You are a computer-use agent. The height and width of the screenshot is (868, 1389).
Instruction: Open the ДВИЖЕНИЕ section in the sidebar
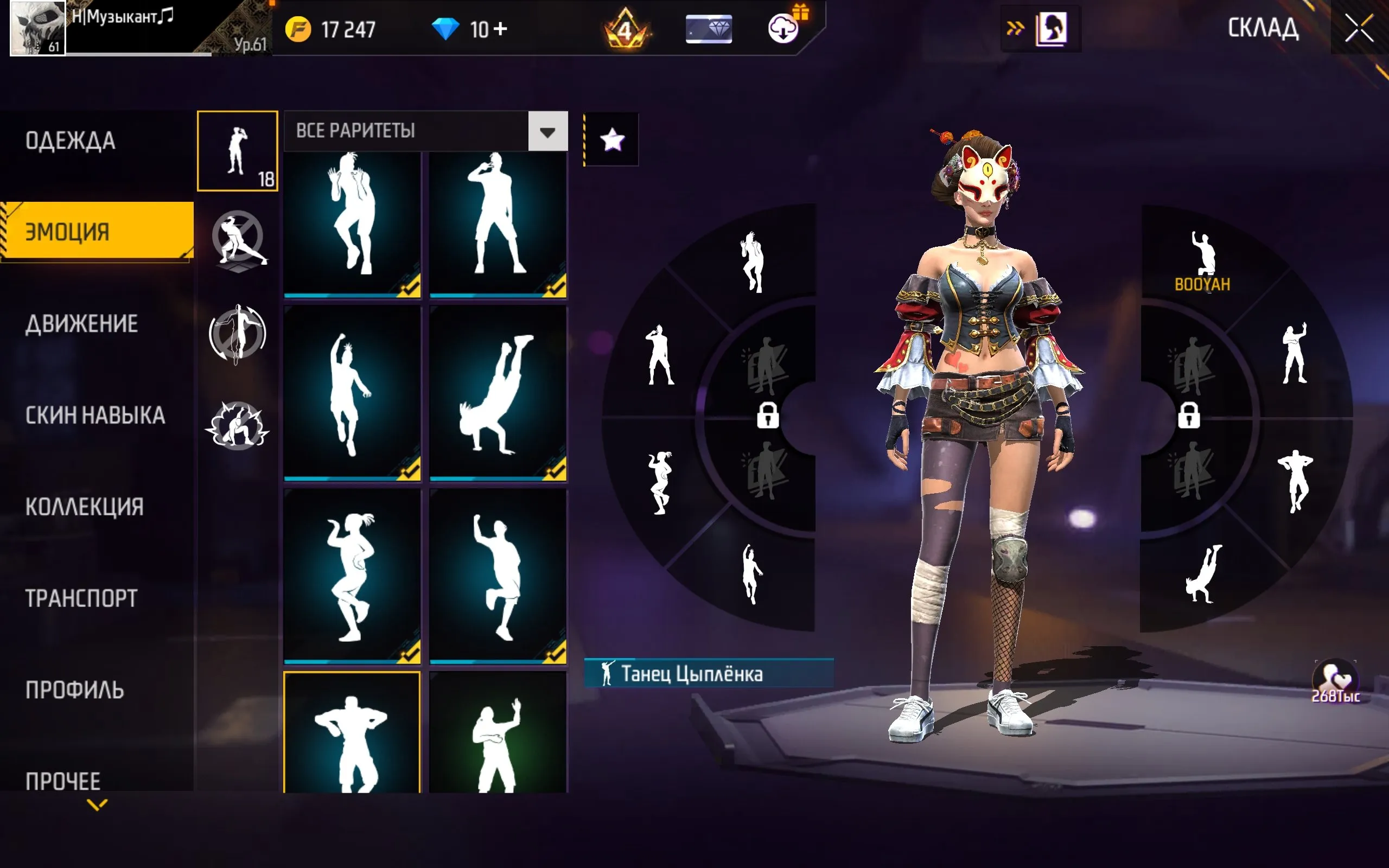(x=80, y=323)
